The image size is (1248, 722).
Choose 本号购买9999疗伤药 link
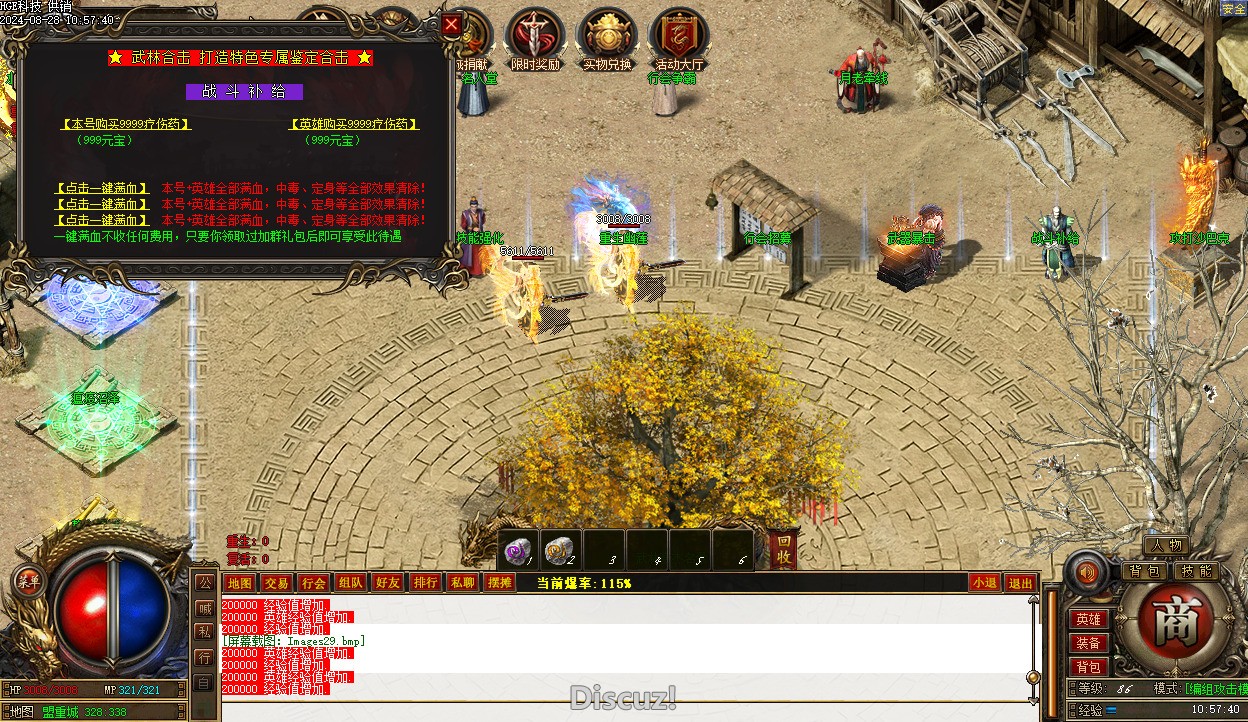[126, 124]
